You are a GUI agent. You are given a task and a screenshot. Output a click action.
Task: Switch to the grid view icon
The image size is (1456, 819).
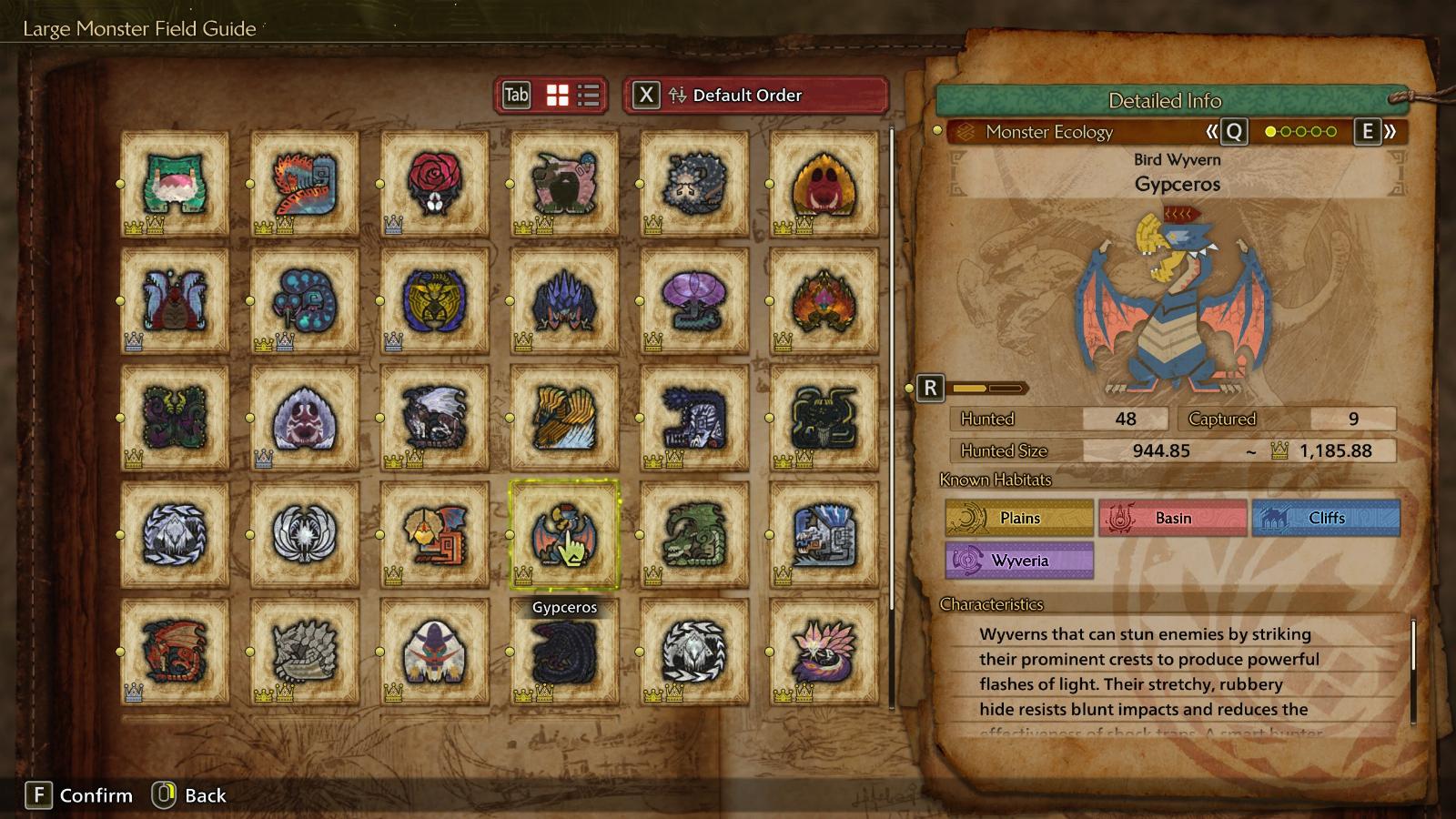(x=557, y=96)
